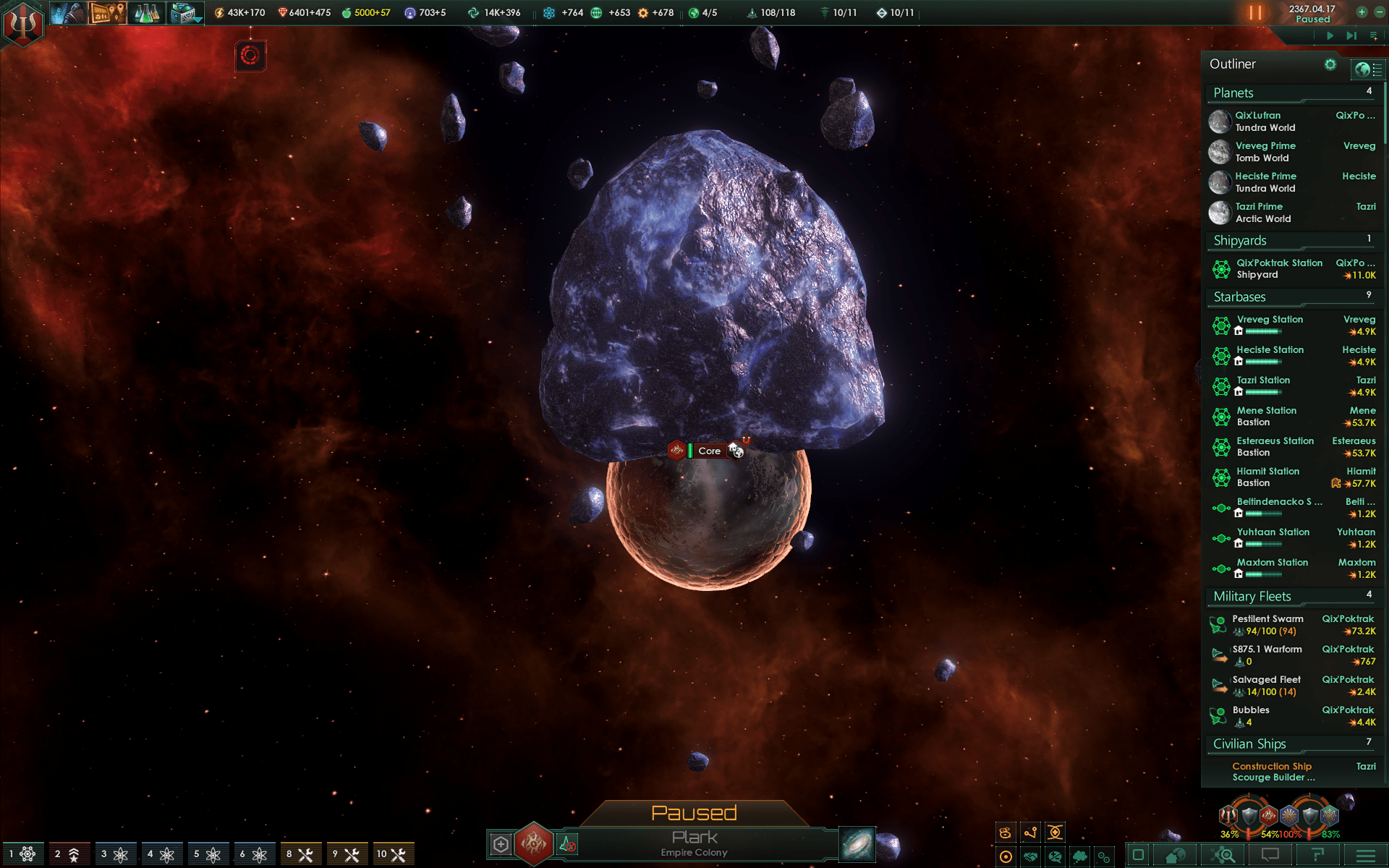Select control group 10 with wrench icon

(392, 854)
